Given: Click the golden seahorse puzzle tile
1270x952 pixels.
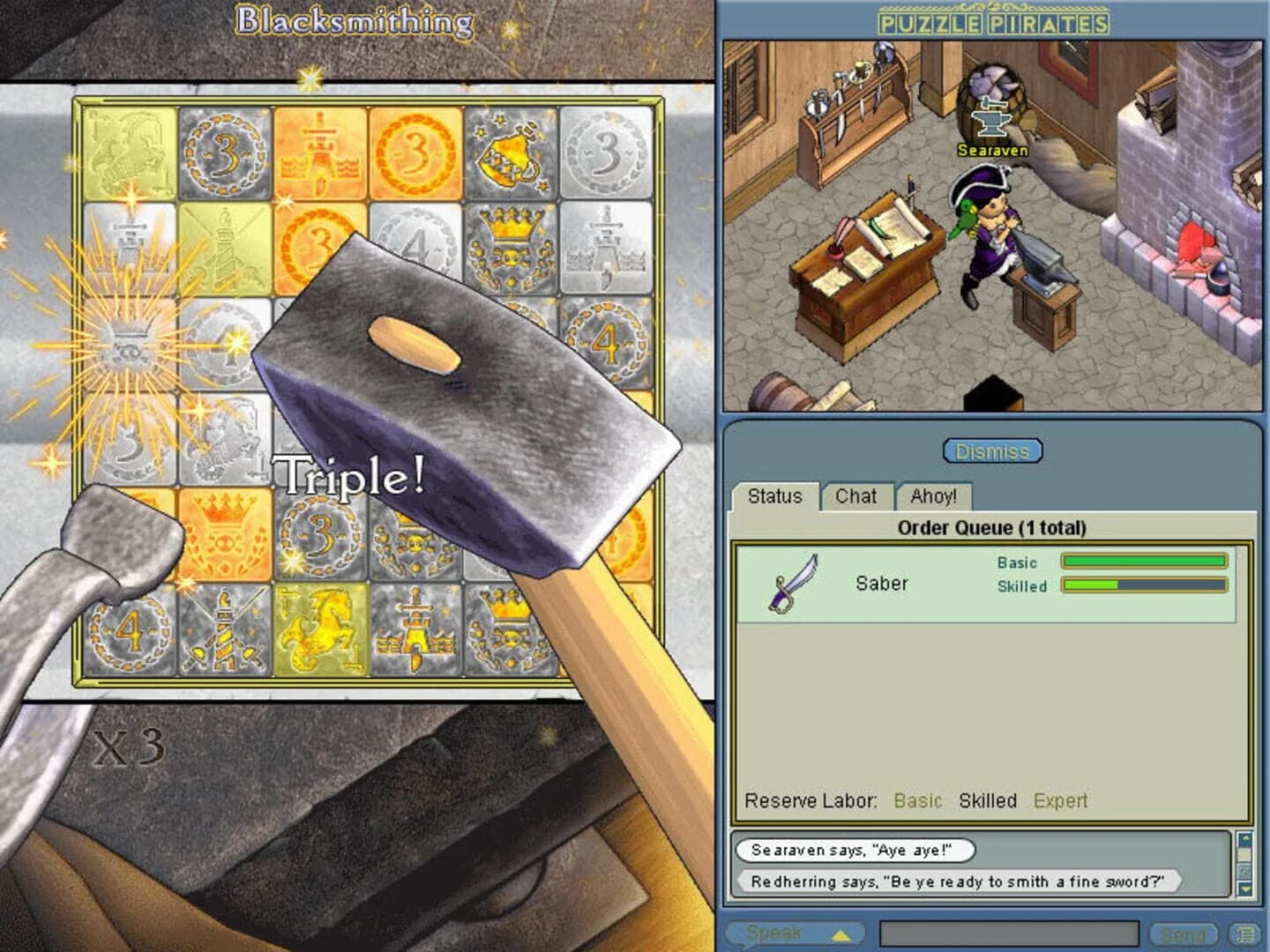Looking at the screenshot, I should click(x=322, y=628).
